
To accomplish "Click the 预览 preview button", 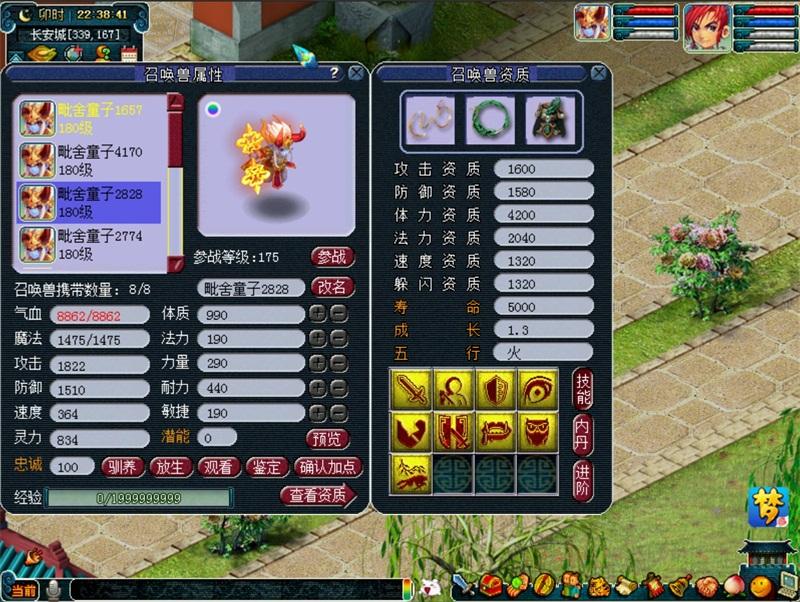I will pos(328,438).
